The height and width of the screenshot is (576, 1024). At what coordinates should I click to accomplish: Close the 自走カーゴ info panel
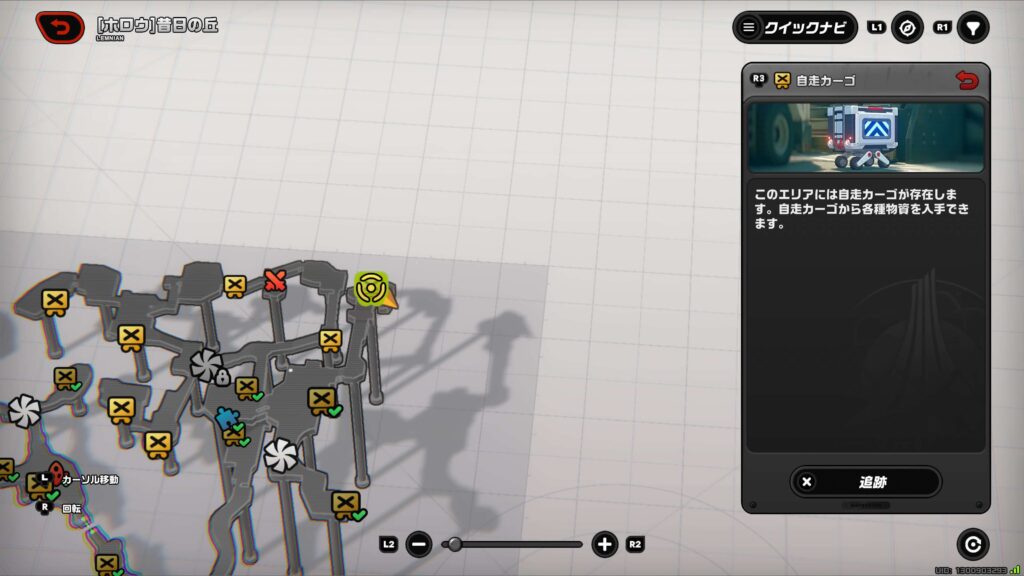coord(966,80)
